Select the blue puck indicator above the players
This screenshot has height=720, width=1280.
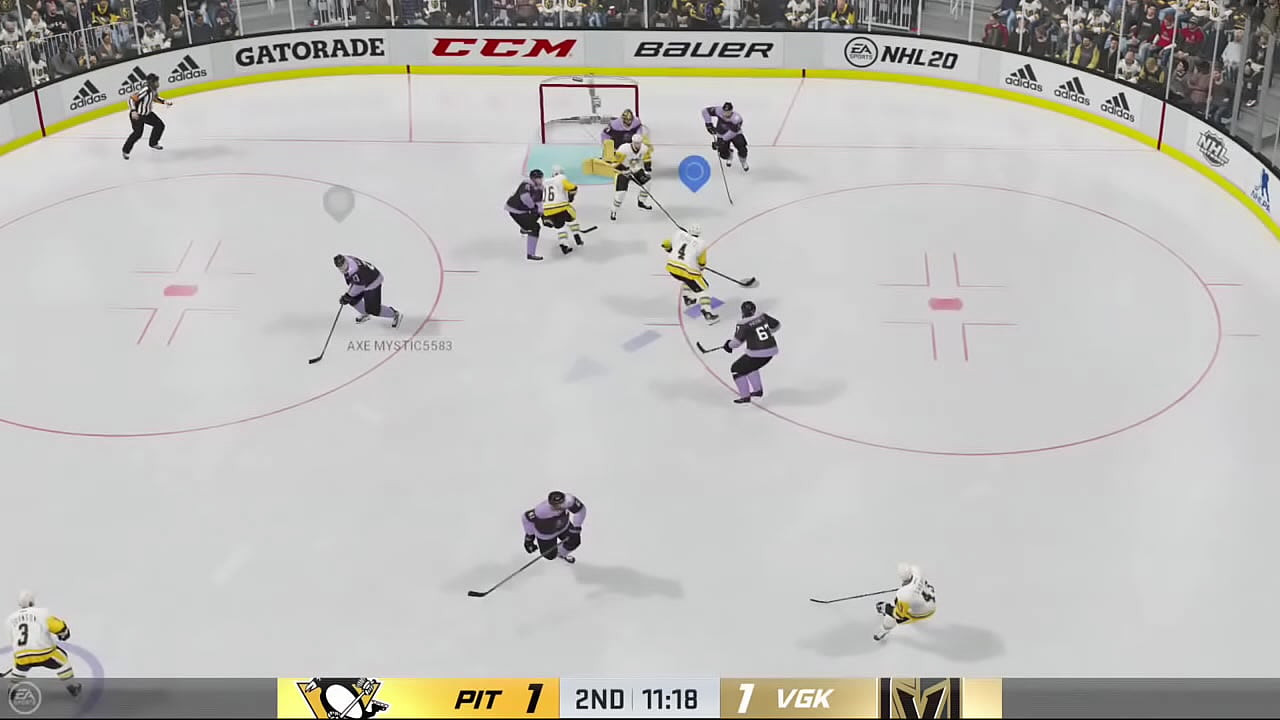[x=694, y=172]
